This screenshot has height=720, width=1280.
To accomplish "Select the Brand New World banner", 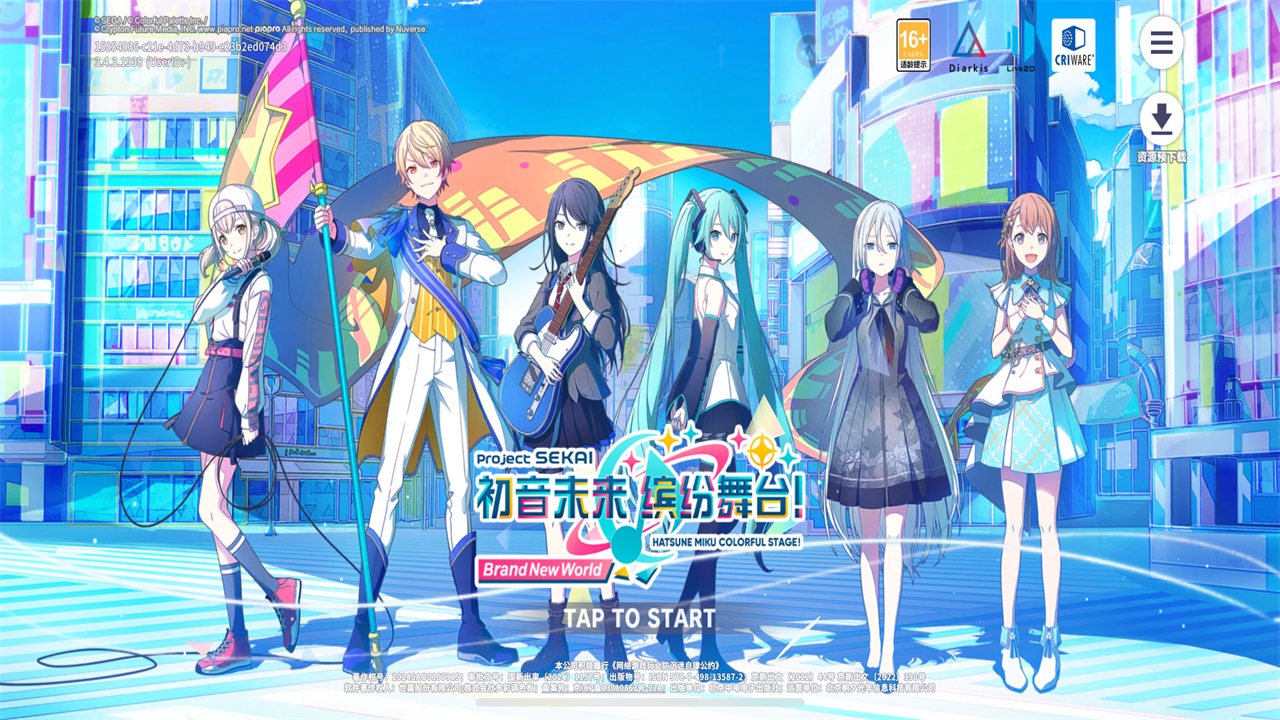I will pos(543,571).
